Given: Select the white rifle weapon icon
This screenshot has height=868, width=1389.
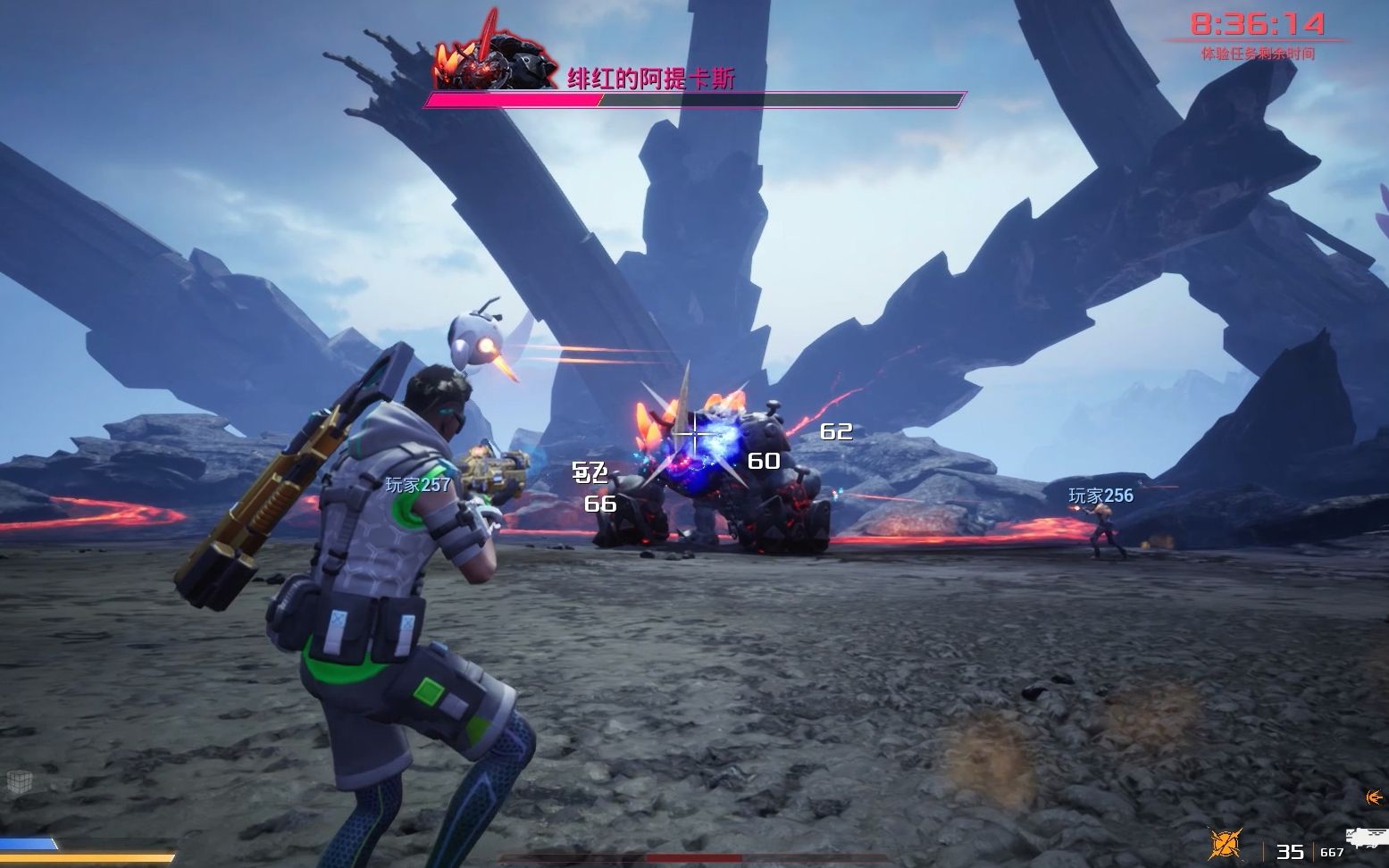Looking at the screenshot, I should click(x=1368, y=838).
